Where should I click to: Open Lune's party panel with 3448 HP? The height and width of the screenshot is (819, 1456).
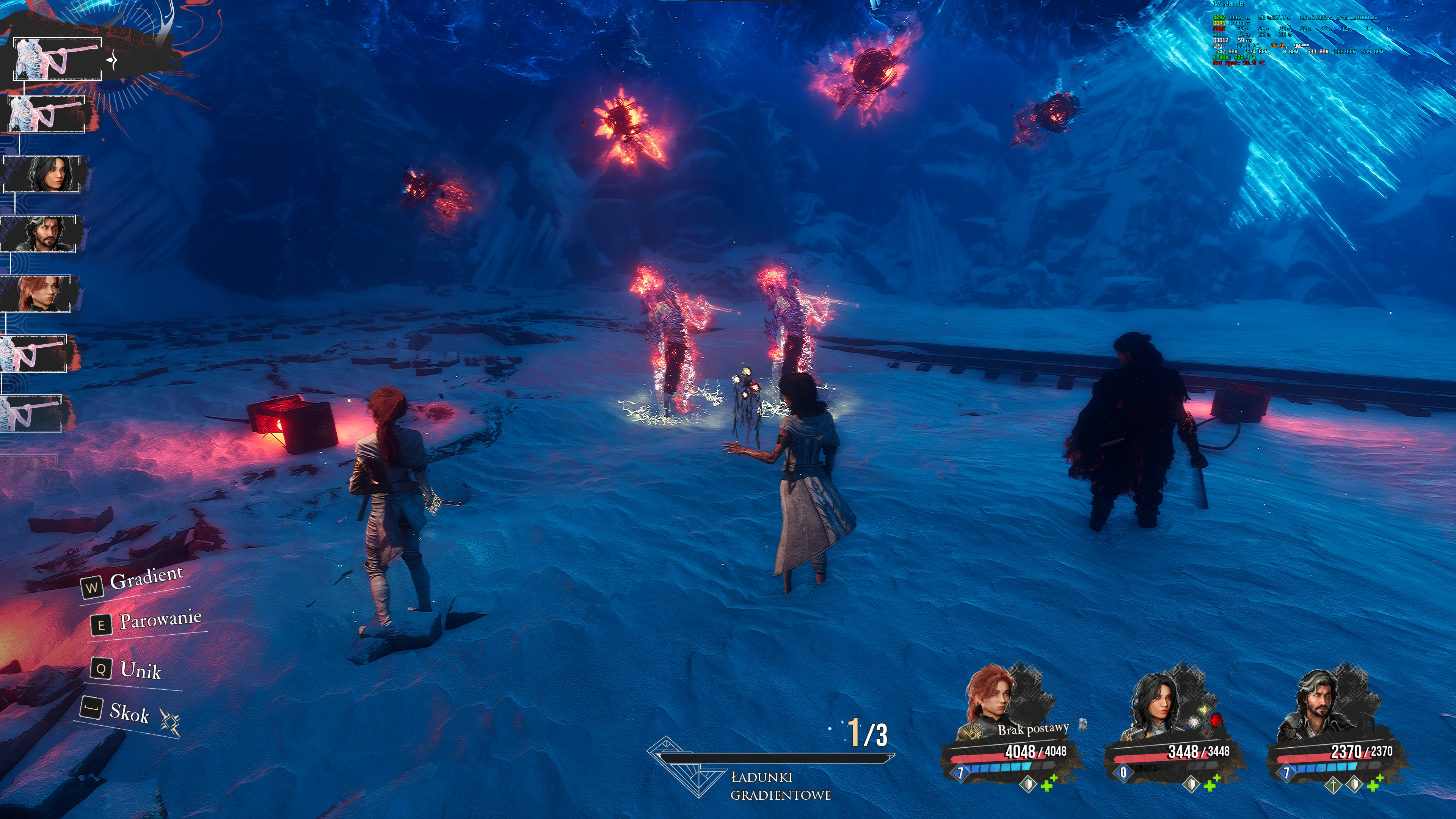tap(1175, 729)
